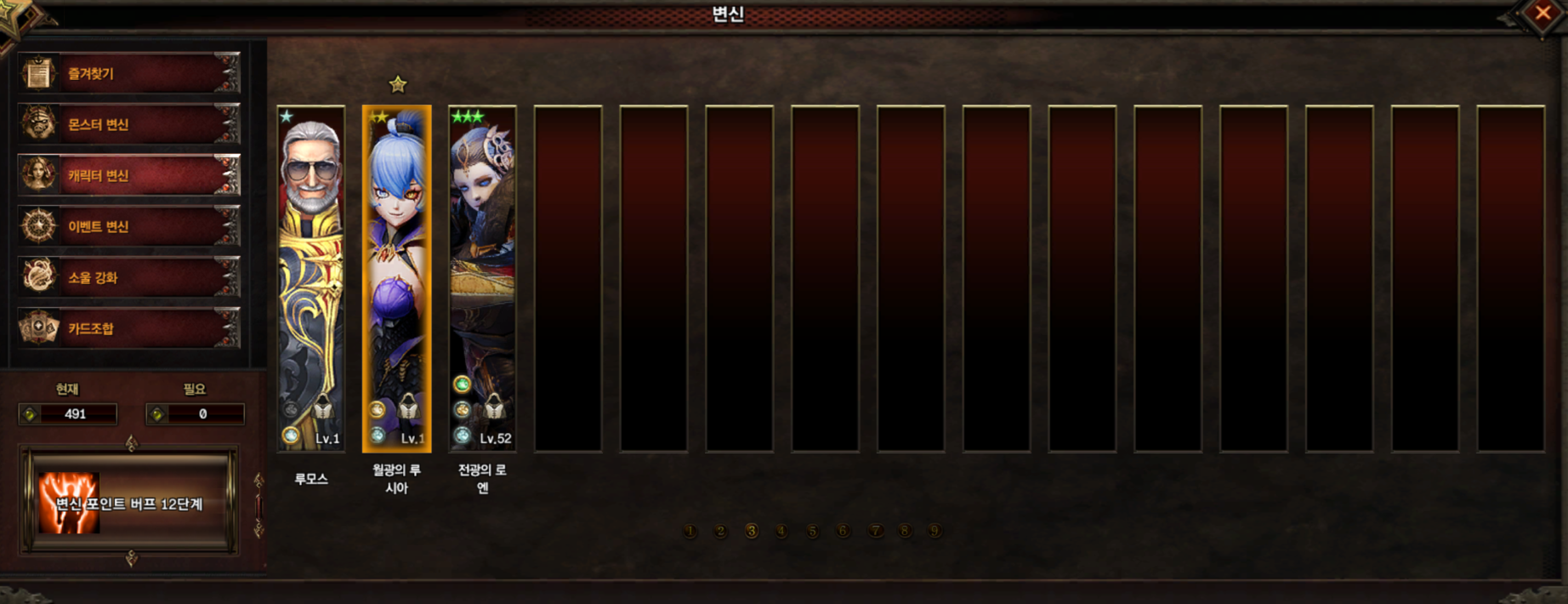Go to page 1 of transformations
This screenshot has width=1568, height=604.
tap(690, 532)
